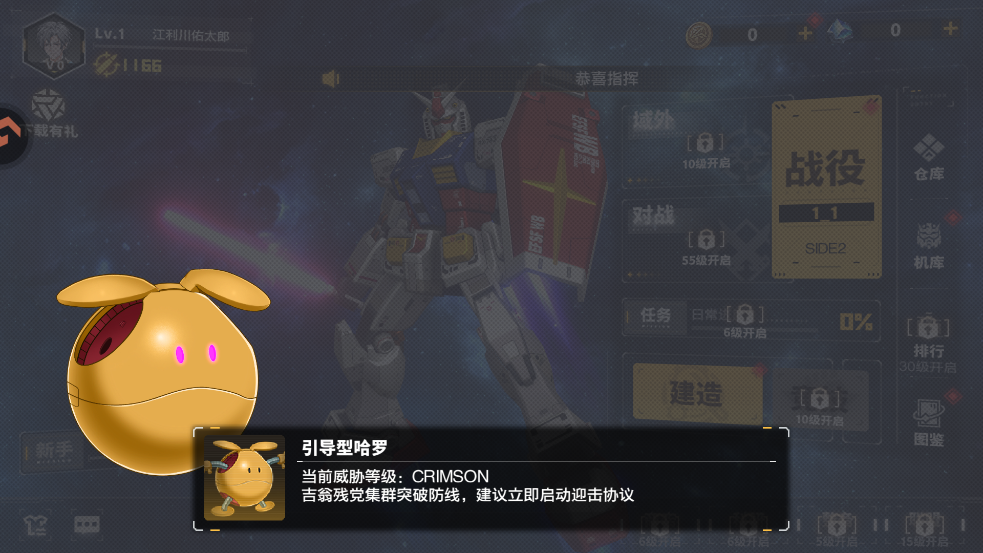
Task: Select the 建造 build button
Action: (x=696, y=392)
